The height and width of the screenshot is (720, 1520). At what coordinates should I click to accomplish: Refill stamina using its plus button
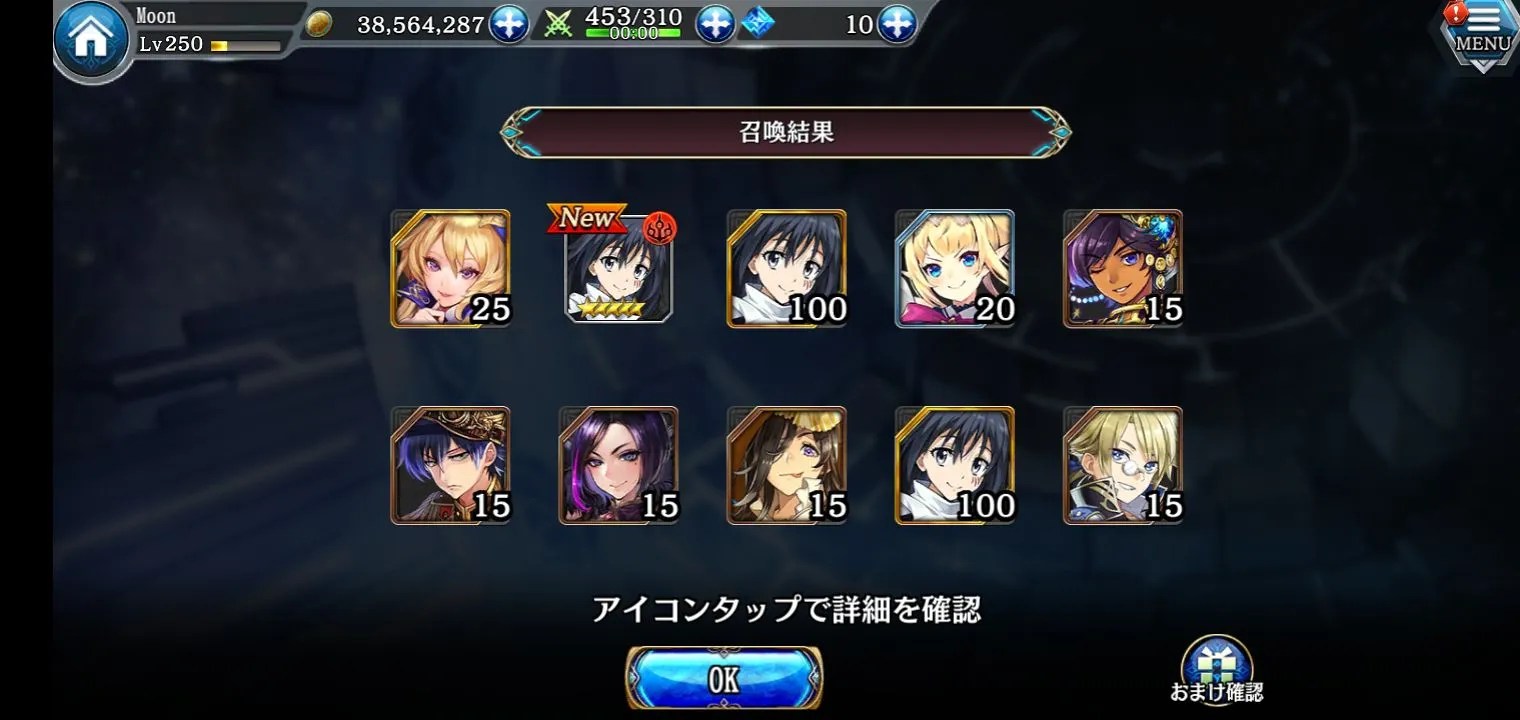(x=714, y=24)
